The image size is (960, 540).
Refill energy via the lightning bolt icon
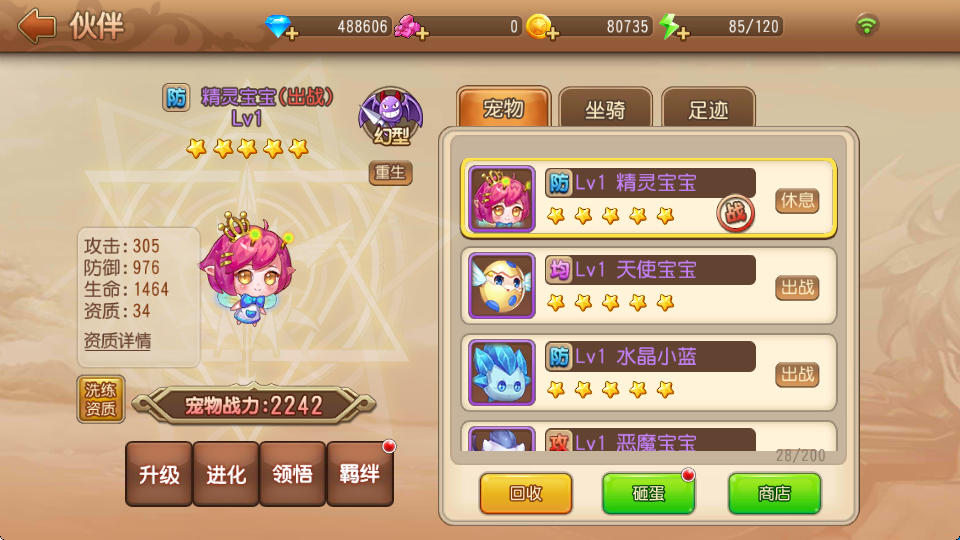(x=672, y=28)
